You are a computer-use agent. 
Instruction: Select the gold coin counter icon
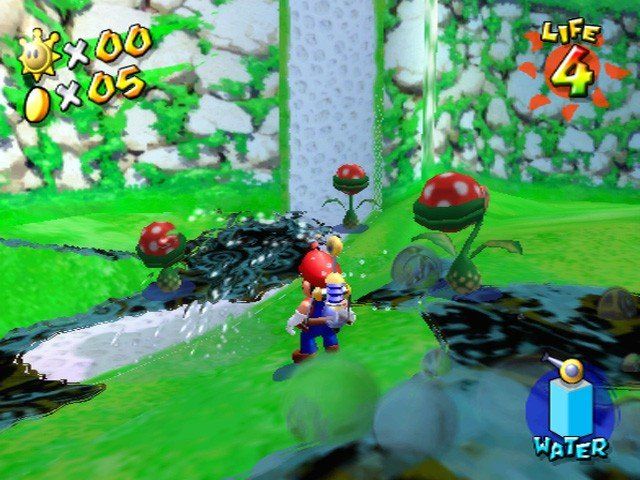37,102
